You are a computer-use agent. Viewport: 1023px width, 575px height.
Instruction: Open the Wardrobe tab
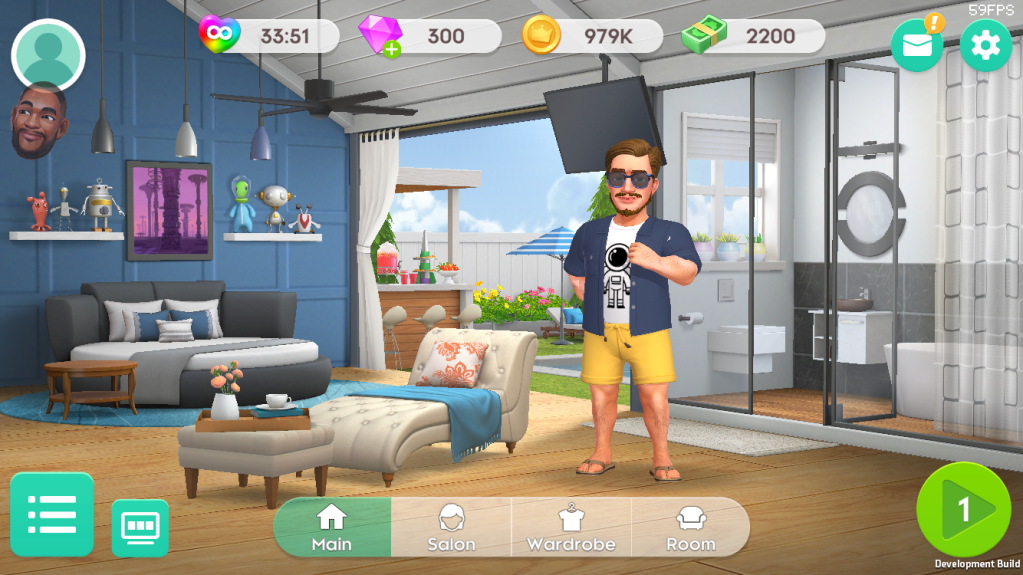571,527
